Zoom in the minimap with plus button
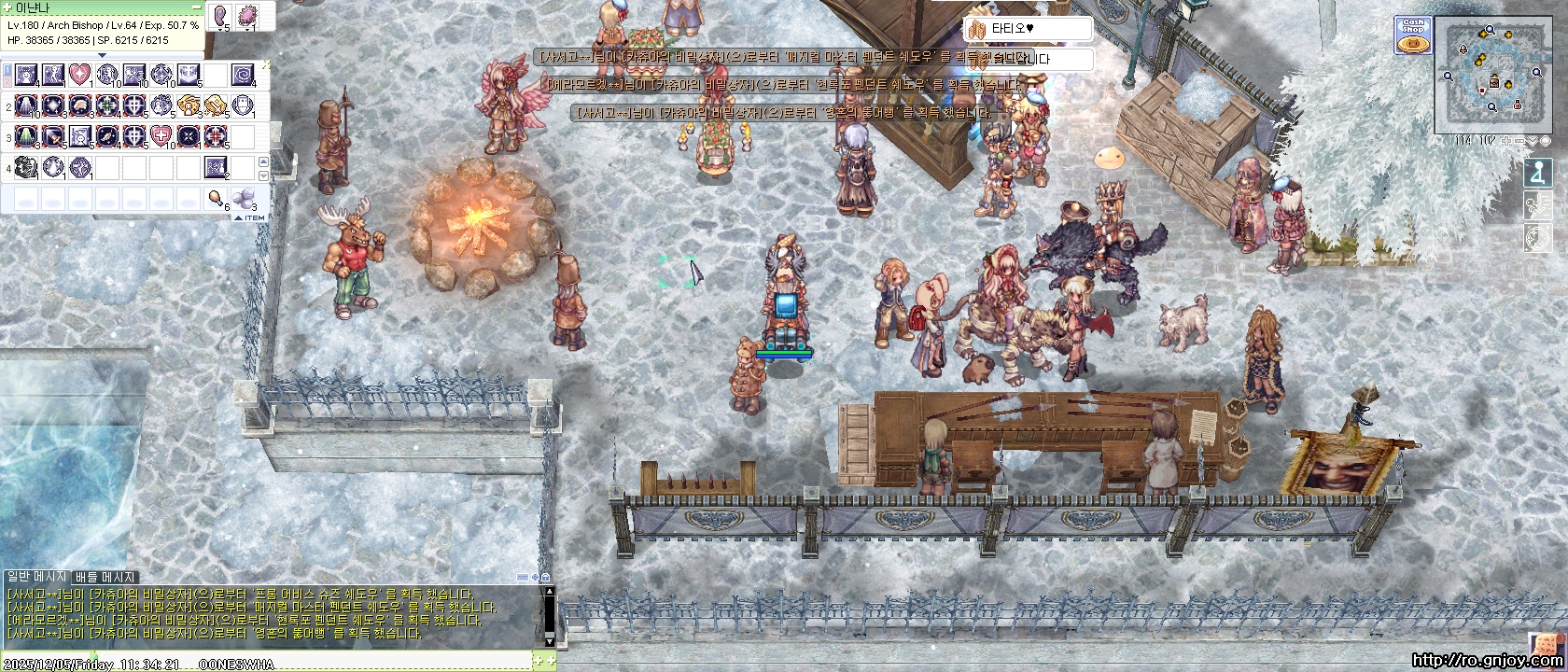Viewport: 1568px width, 672px height. 1507,141
